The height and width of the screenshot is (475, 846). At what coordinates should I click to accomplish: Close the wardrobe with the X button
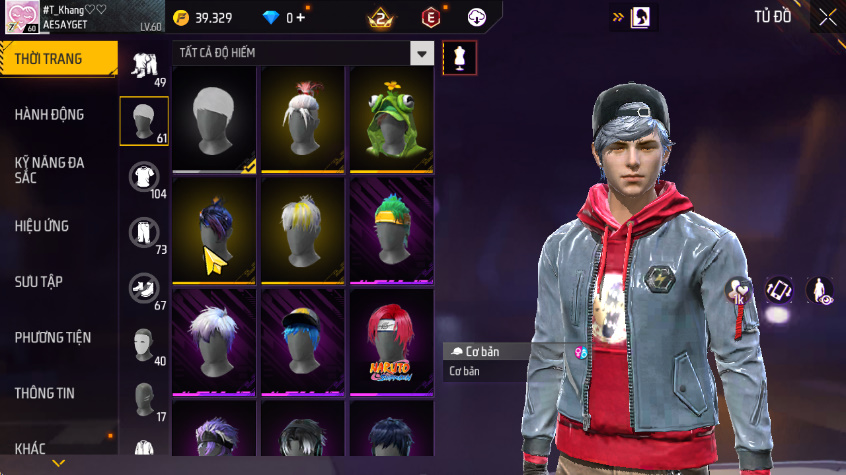[827, 17]
